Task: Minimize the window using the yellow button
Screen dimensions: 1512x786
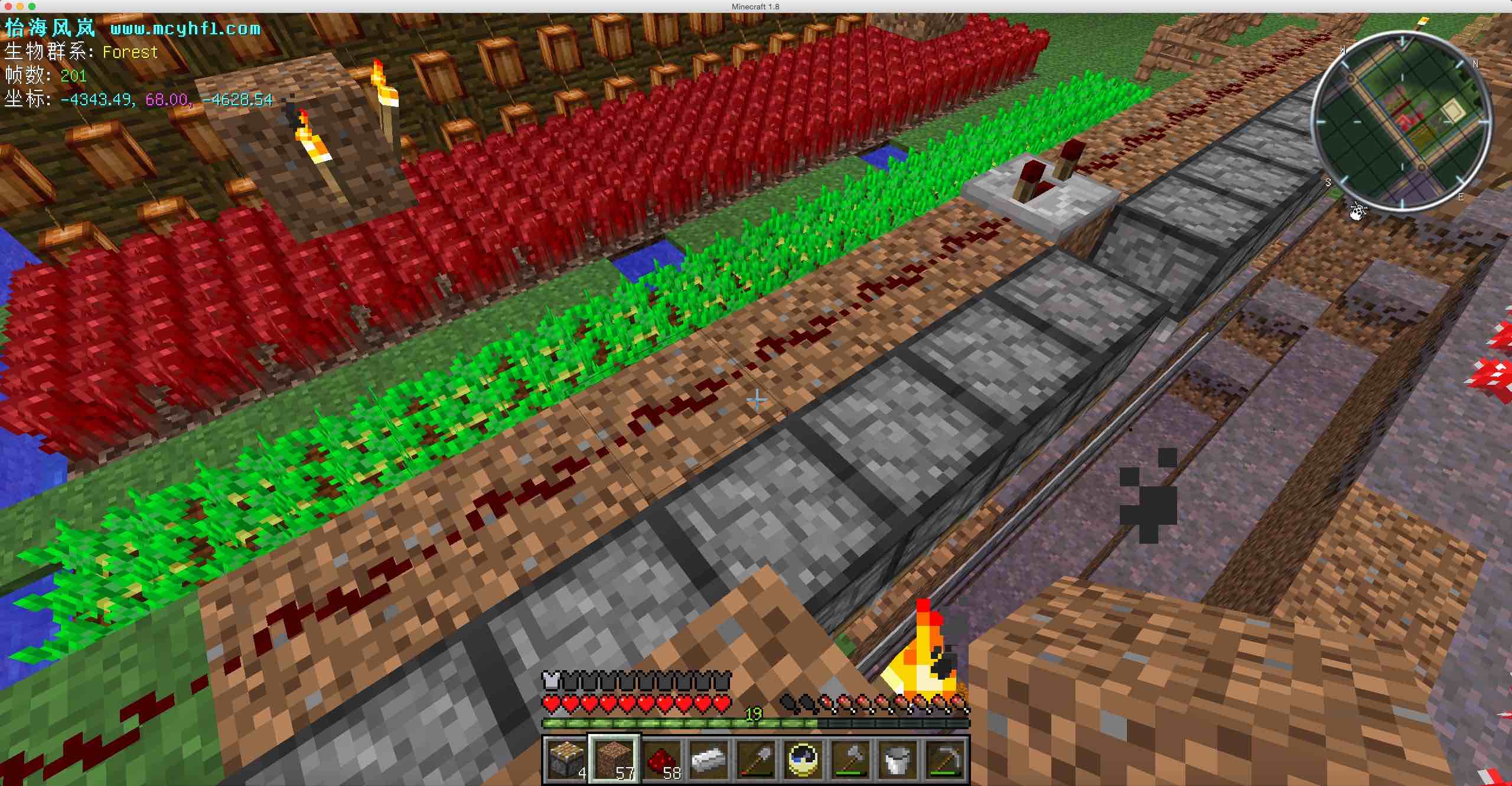Action: click(20, 7)
